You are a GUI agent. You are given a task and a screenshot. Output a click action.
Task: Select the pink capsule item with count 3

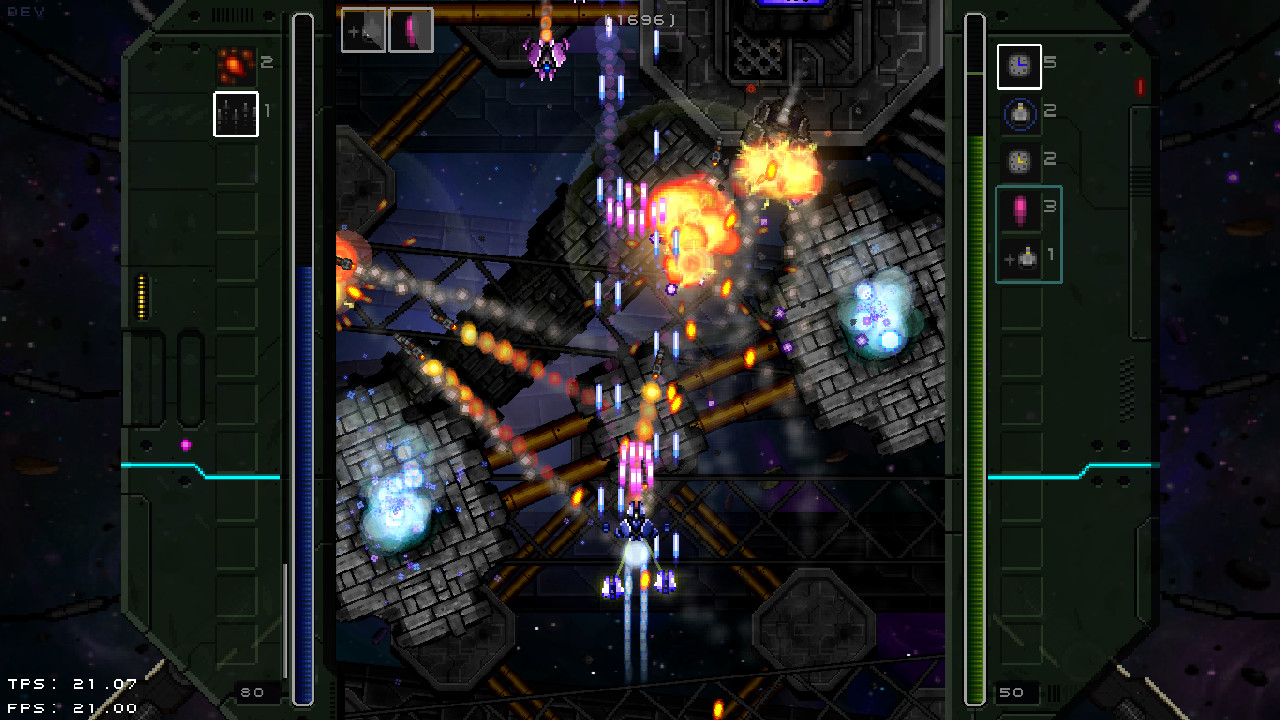pos(1019,208)
